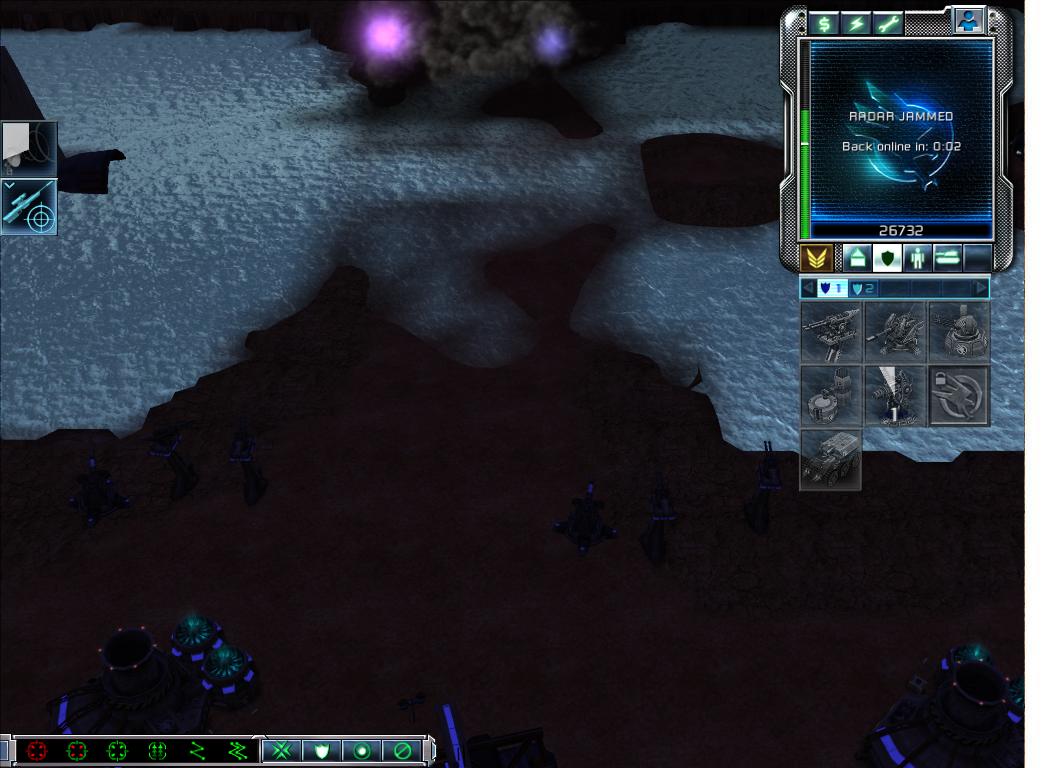Click the padlocked build slot

959,396
